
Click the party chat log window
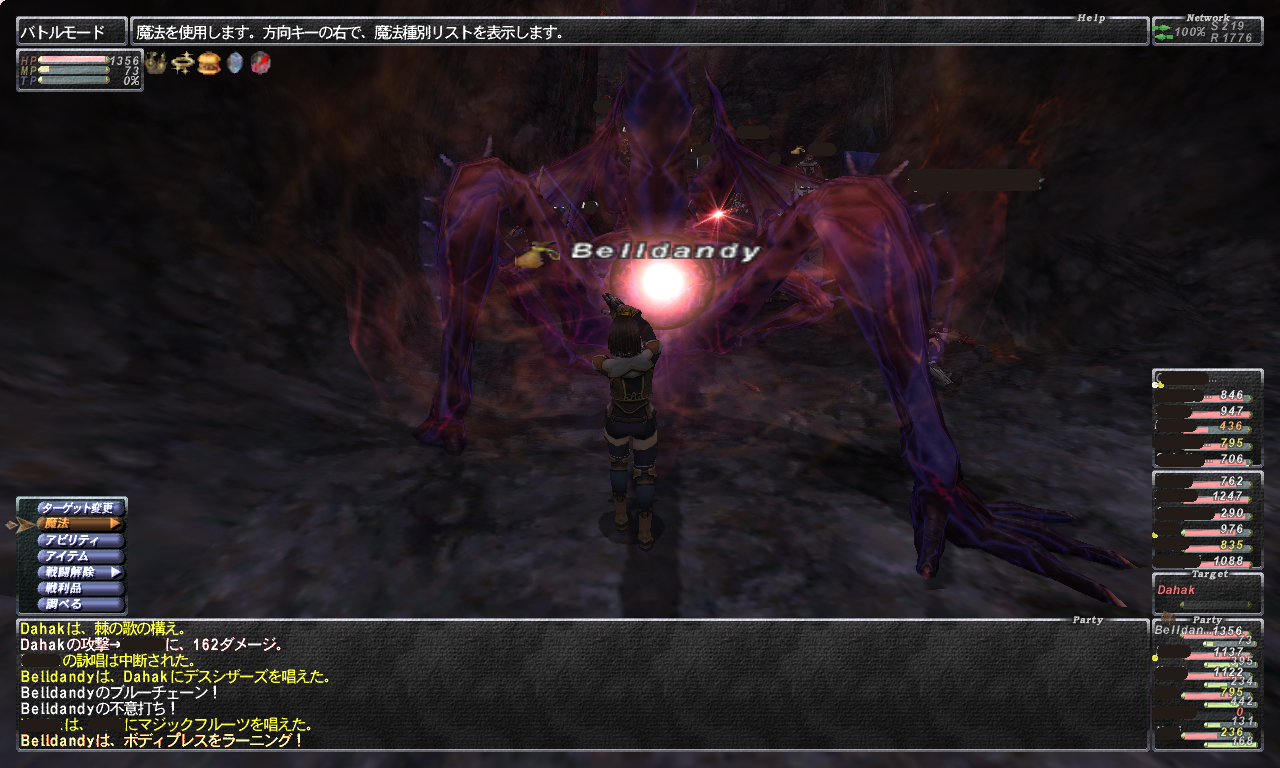pyautogui.click(x=580, y=685)
